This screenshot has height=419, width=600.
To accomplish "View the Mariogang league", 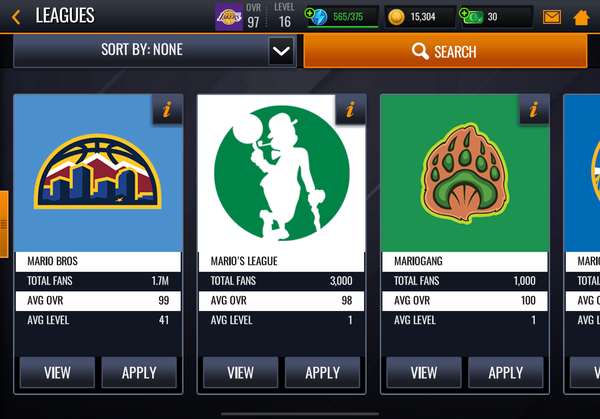I will [424, 373].
